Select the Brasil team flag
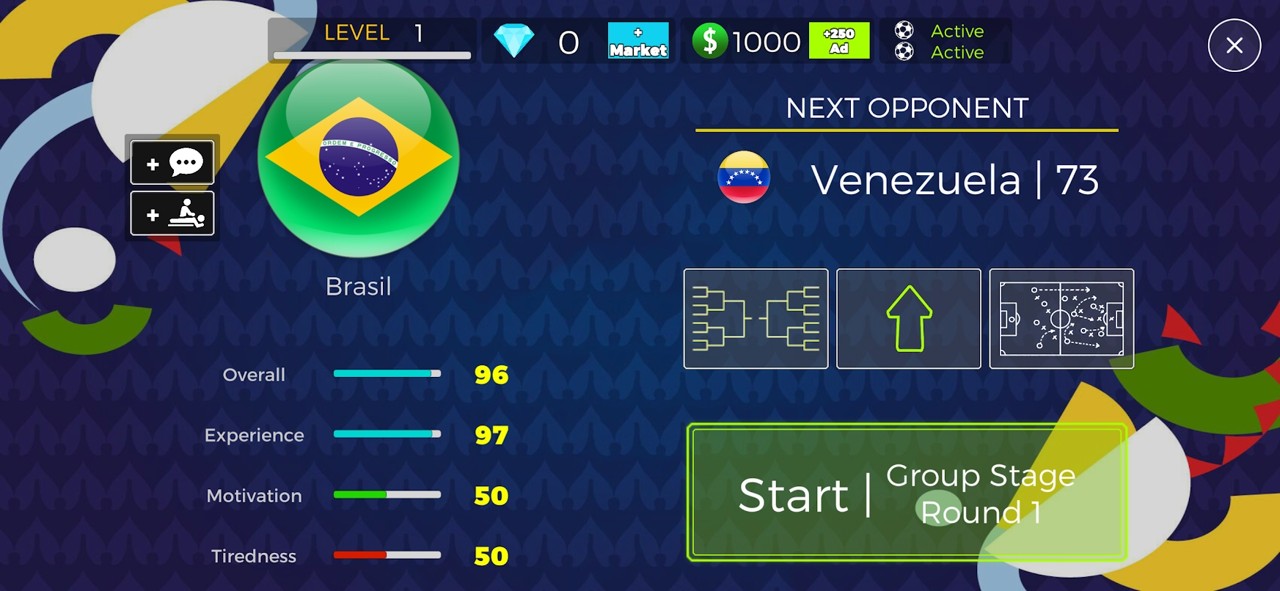 [x=358, y=158]
